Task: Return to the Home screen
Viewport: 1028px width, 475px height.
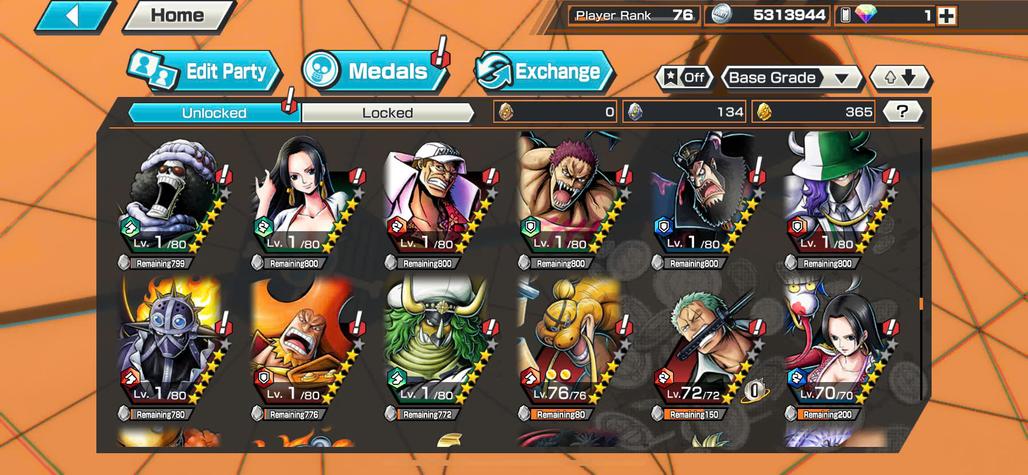Action: point(177,15)
